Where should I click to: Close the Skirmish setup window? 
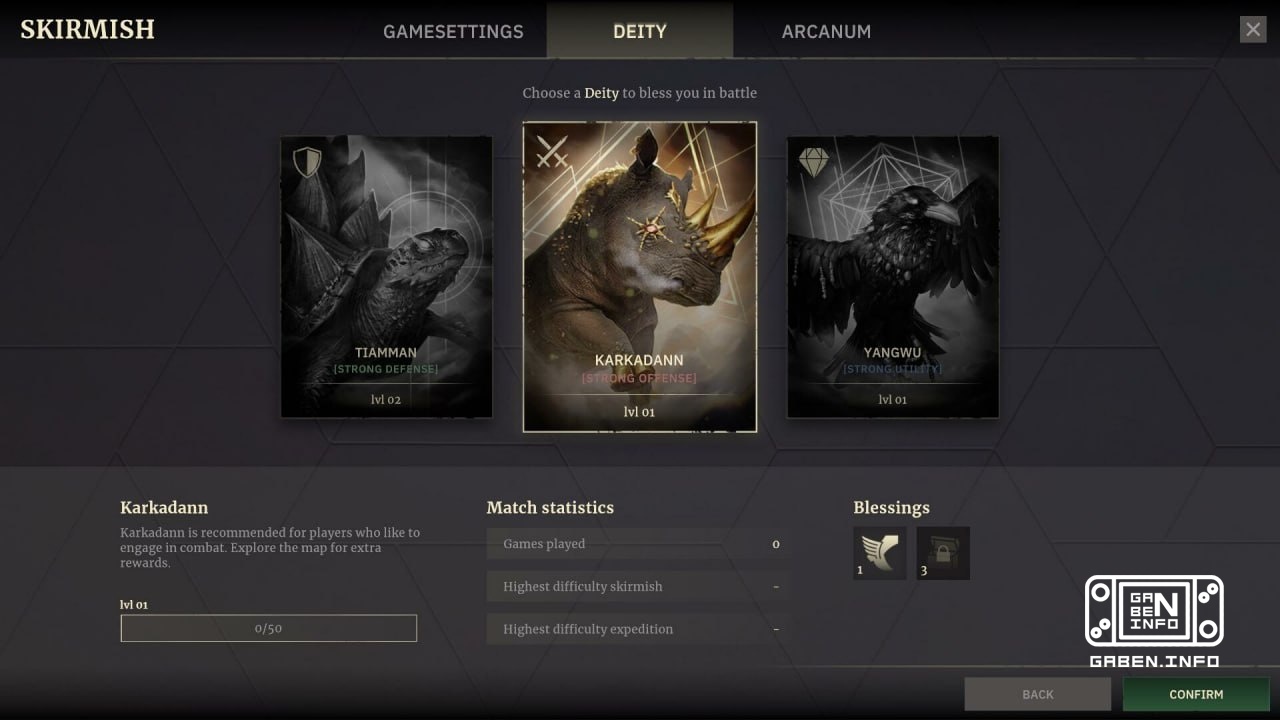coord(1253,29)
